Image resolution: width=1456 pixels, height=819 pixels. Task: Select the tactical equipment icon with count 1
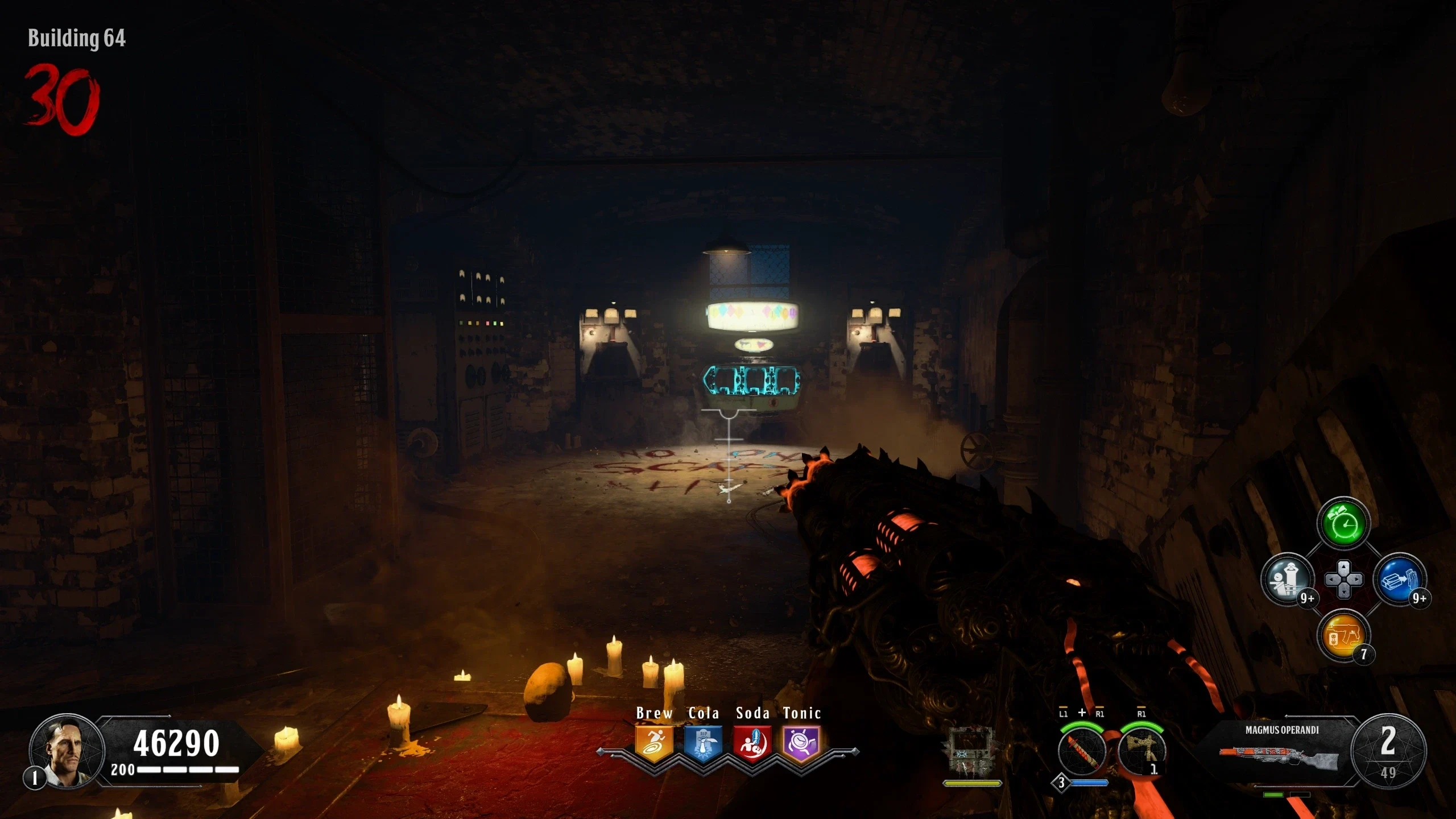tap(1141, 751)
